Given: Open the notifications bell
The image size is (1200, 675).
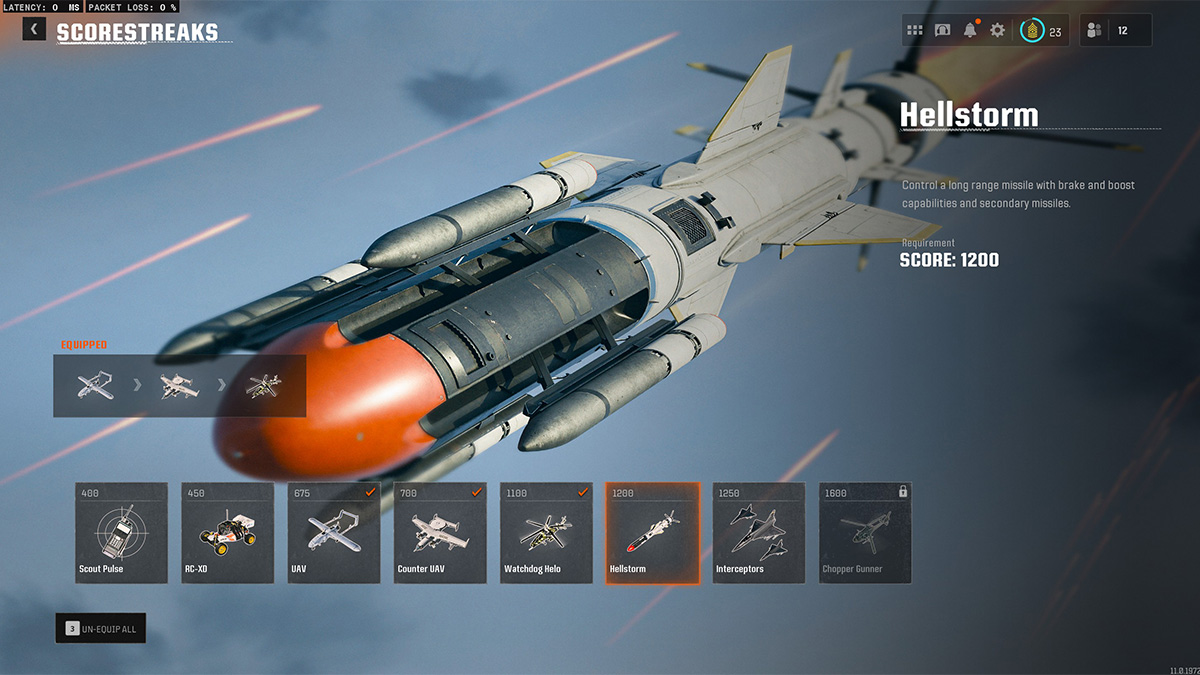Looking at the screenshot, I should click(x=970, y=30).
